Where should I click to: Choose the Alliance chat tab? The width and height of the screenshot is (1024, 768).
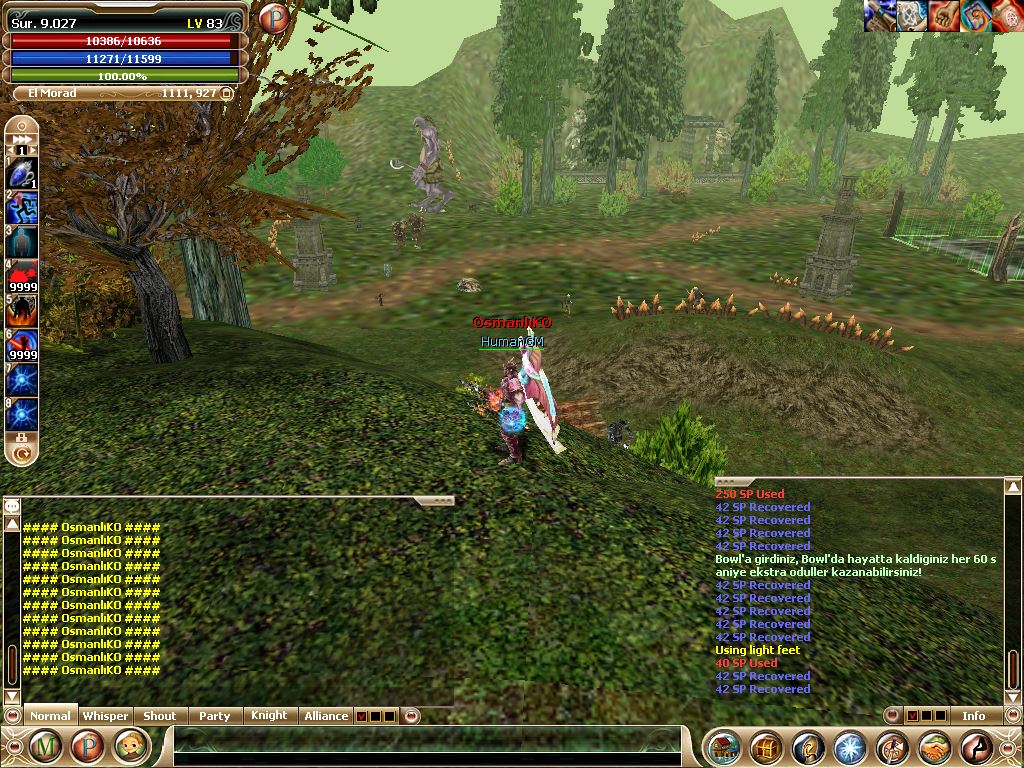[x=326, y=716]
